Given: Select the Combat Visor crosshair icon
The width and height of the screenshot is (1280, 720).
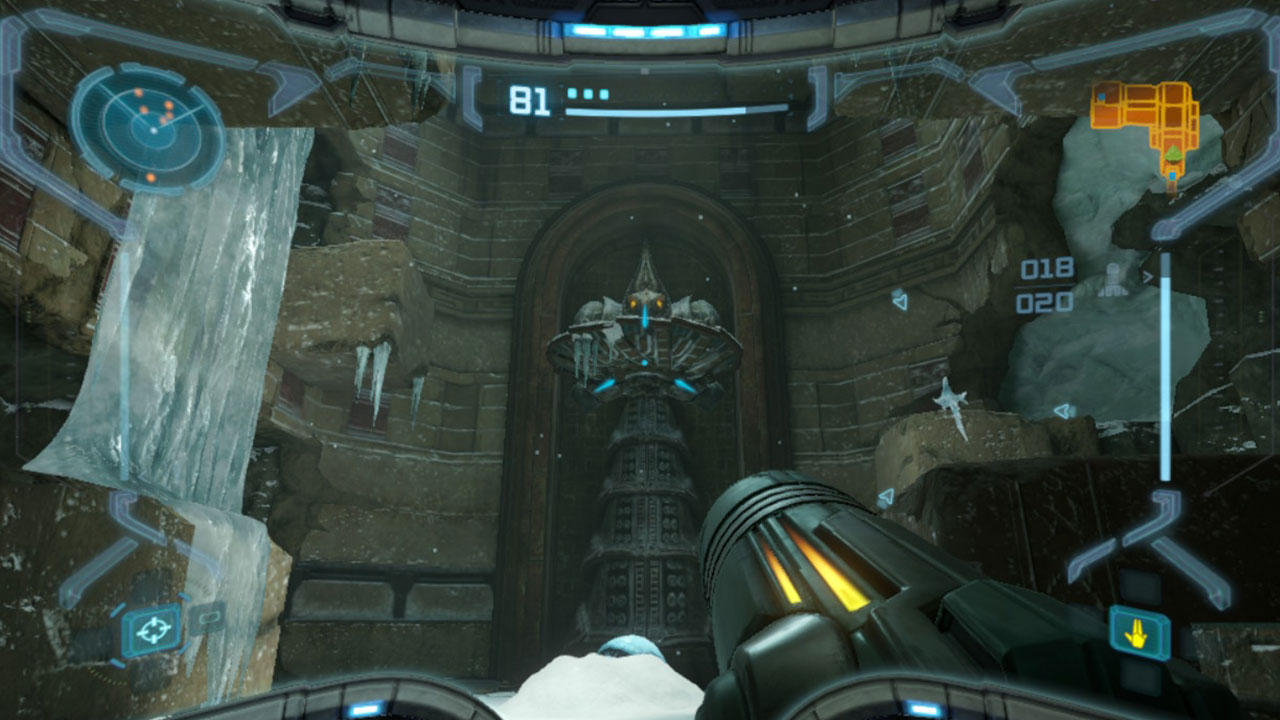Looking at the screenshot, I should 152,630.
